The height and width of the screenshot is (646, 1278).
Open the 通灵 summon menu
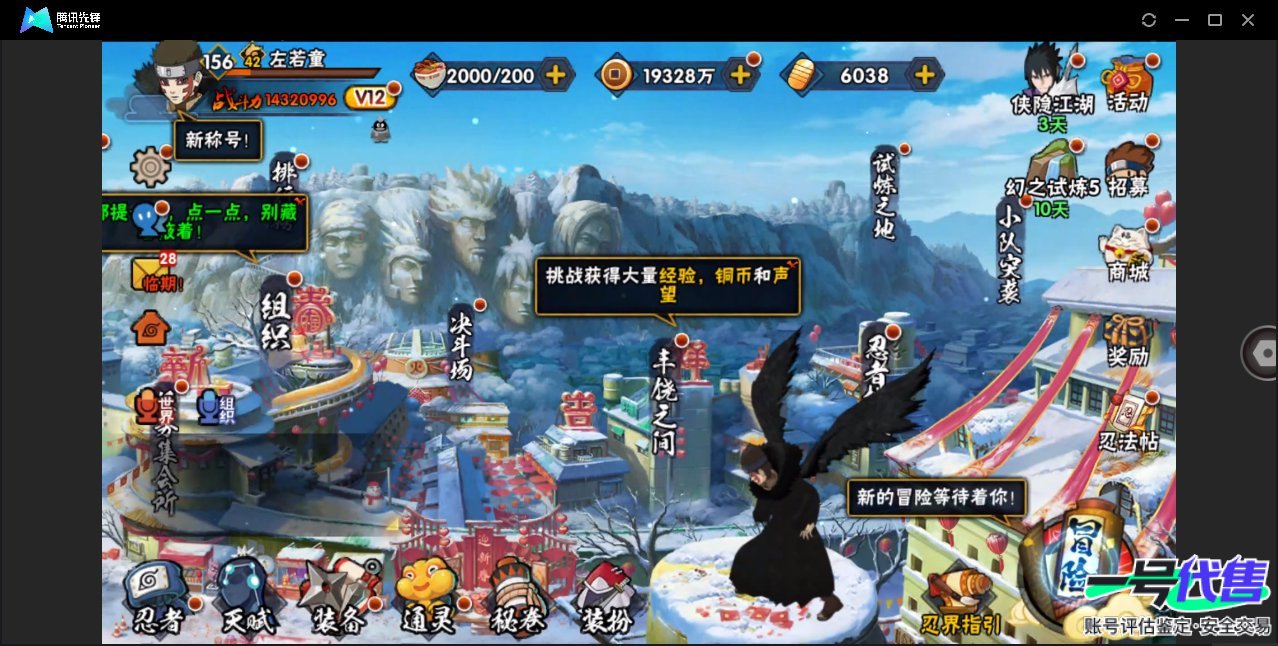point(428,597)
